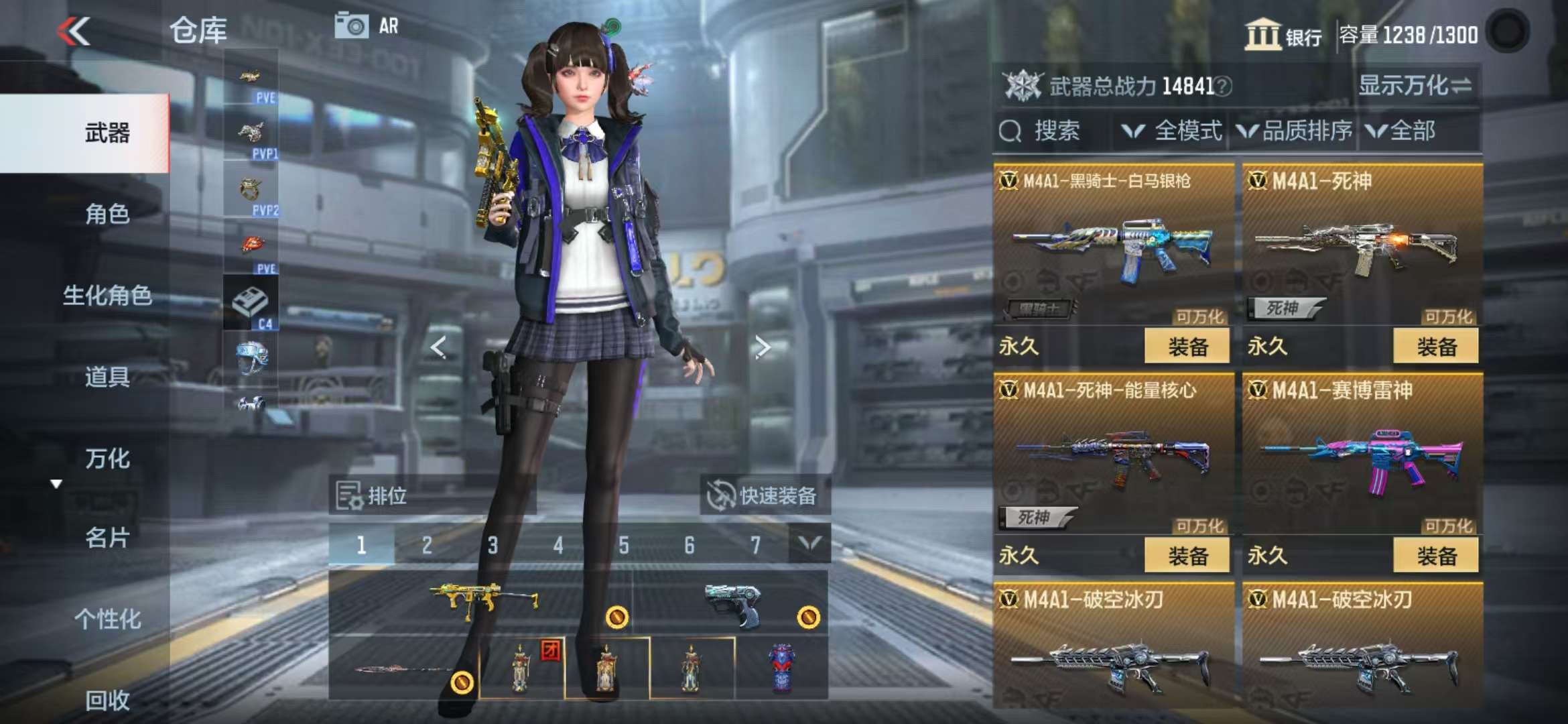Rotate character with the right arrow

coord(762,347)
